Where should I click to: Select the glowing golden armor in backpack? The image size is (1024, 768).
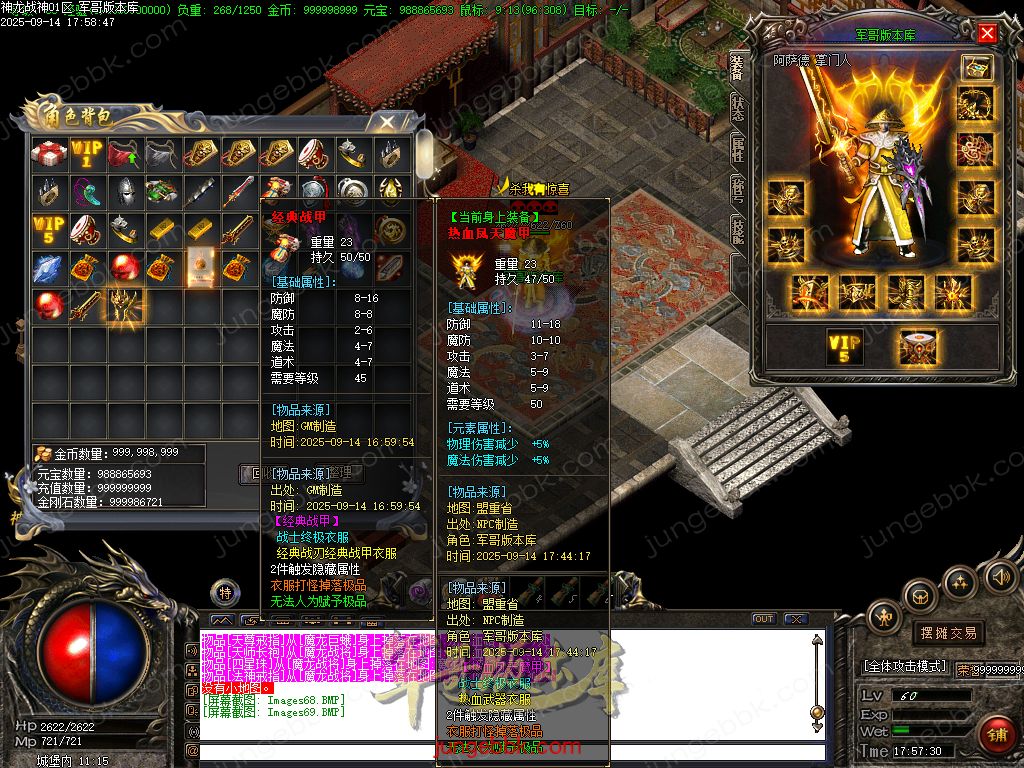125,305
